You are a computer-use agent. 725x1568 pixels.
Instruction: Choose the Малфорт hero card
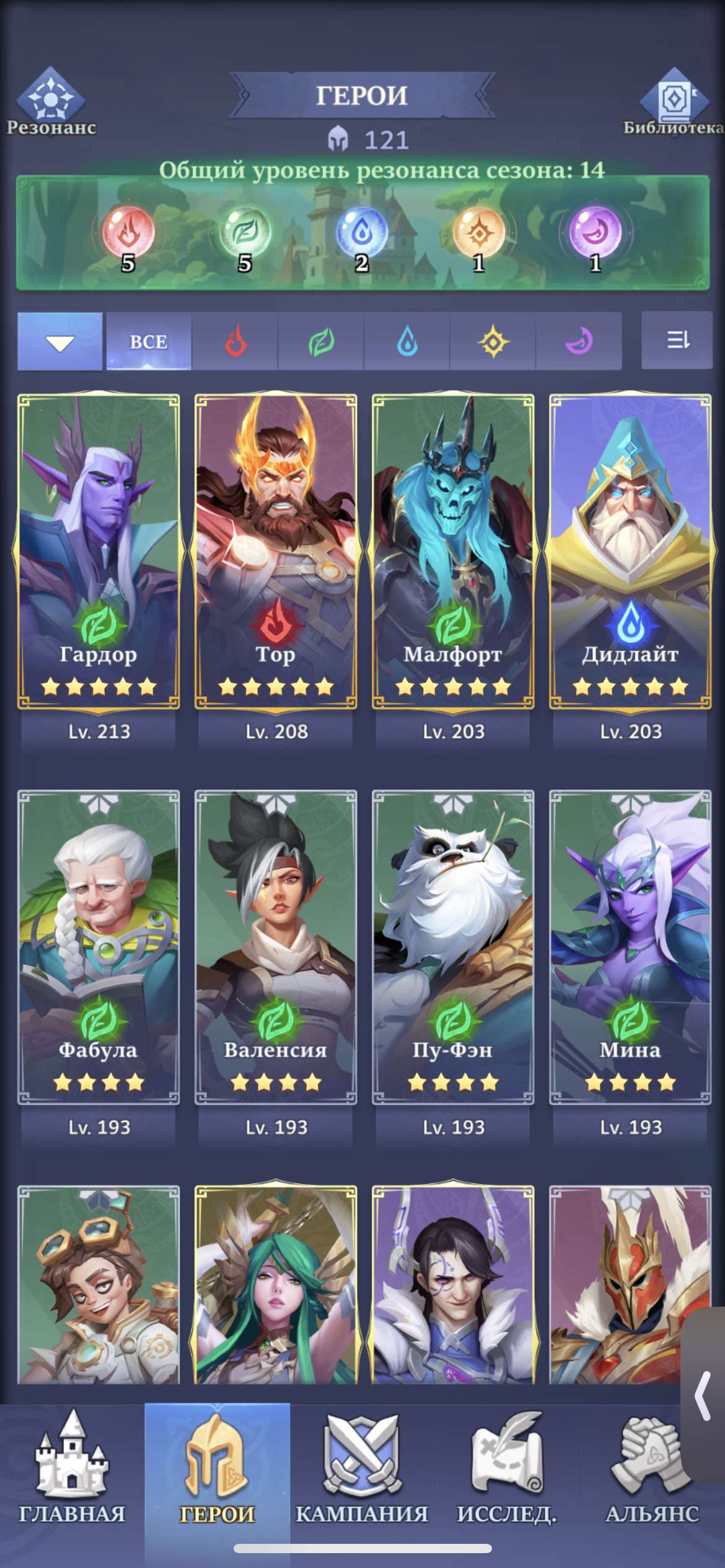click(x=453, y=551)
